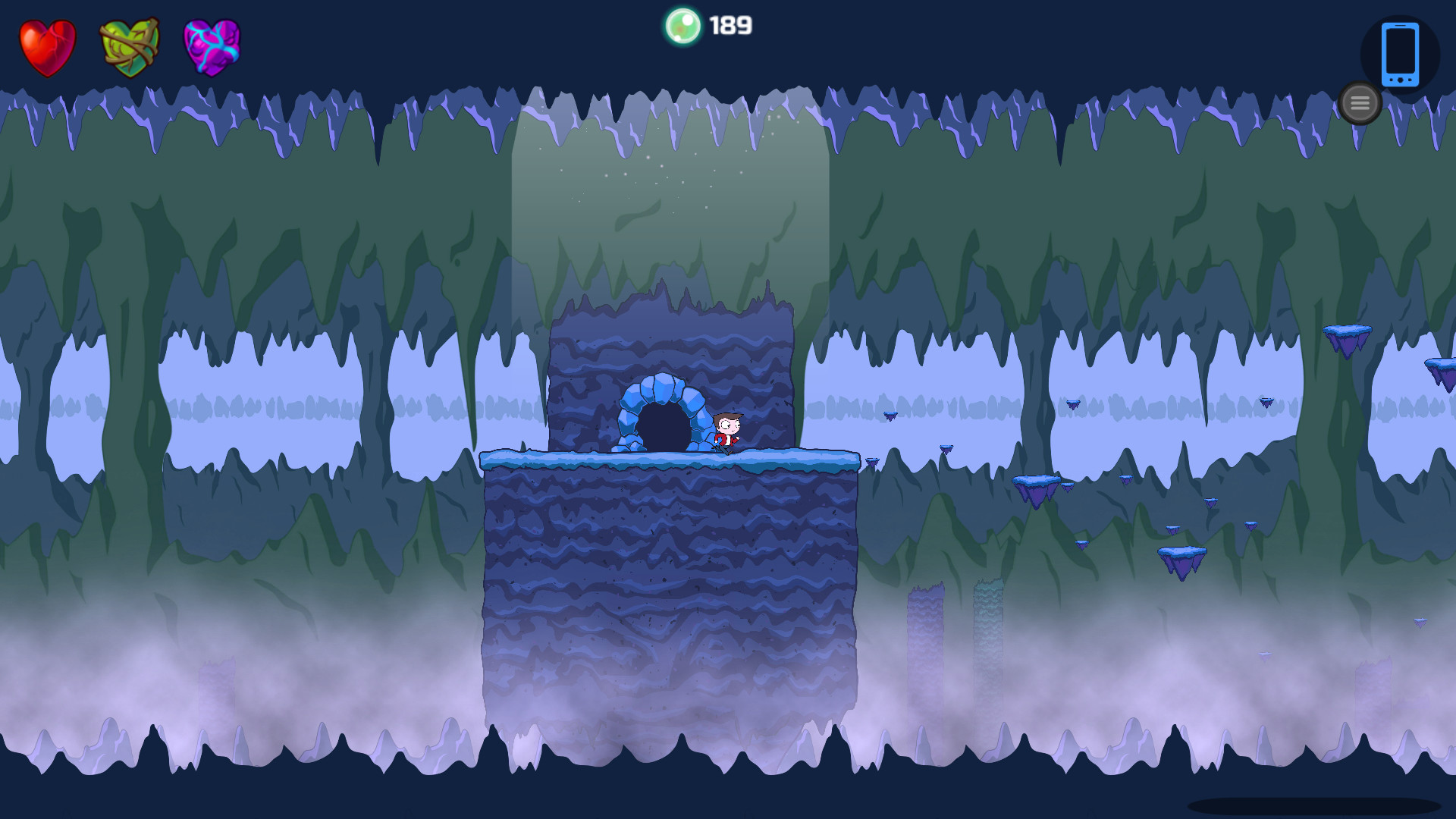Click the glowing green collectible orb
1456x819 pixels.
coord(685,25)
